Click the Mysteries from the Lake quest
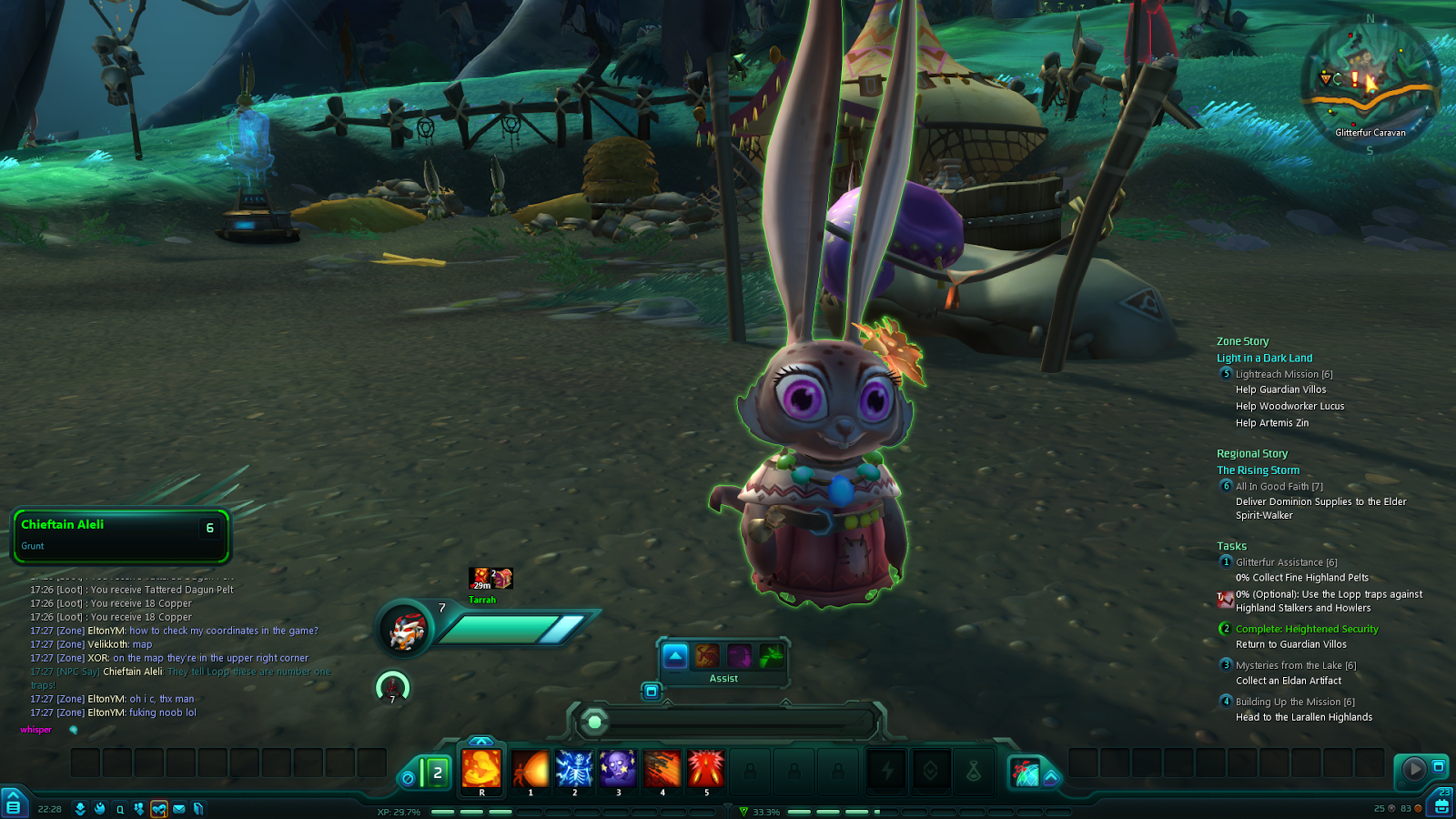The image size is (1456, 819). (x=1295, y=665)
